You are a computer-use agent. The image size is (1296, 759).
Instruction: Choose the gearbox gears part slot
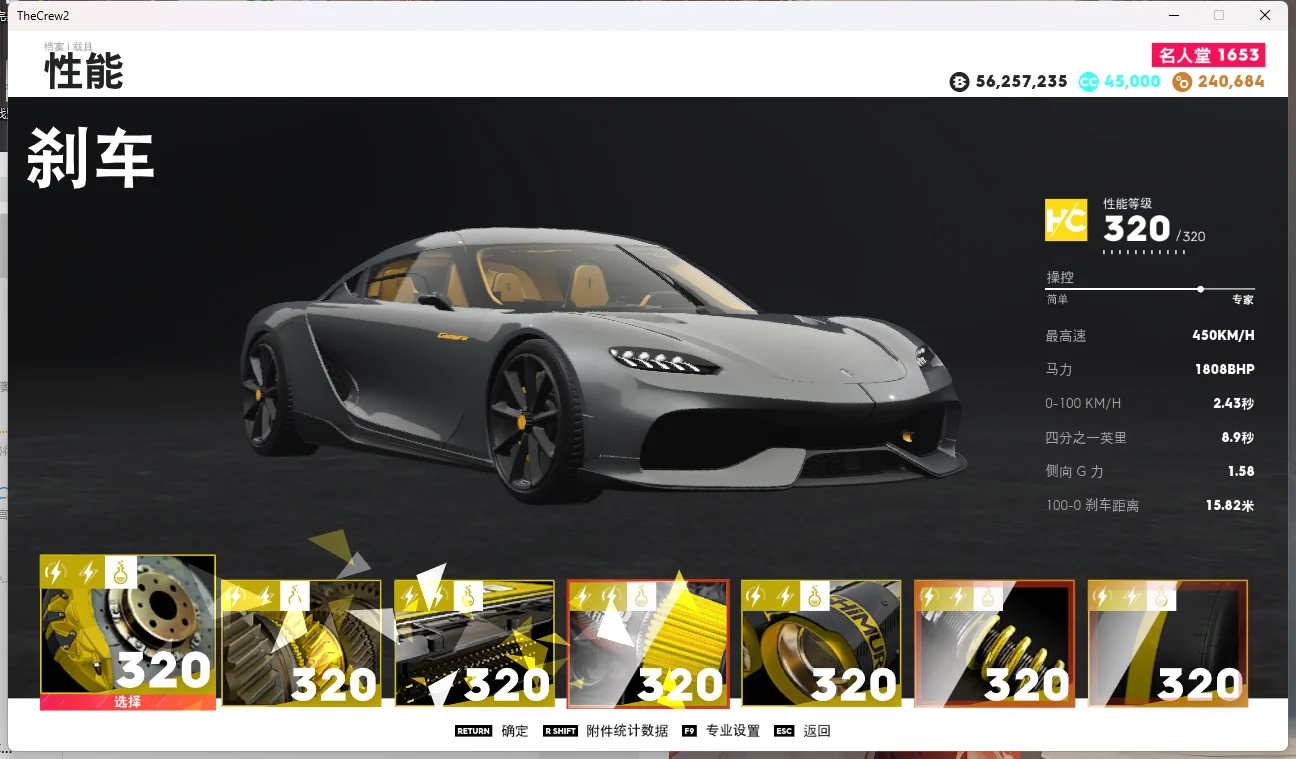coord(301,644)
